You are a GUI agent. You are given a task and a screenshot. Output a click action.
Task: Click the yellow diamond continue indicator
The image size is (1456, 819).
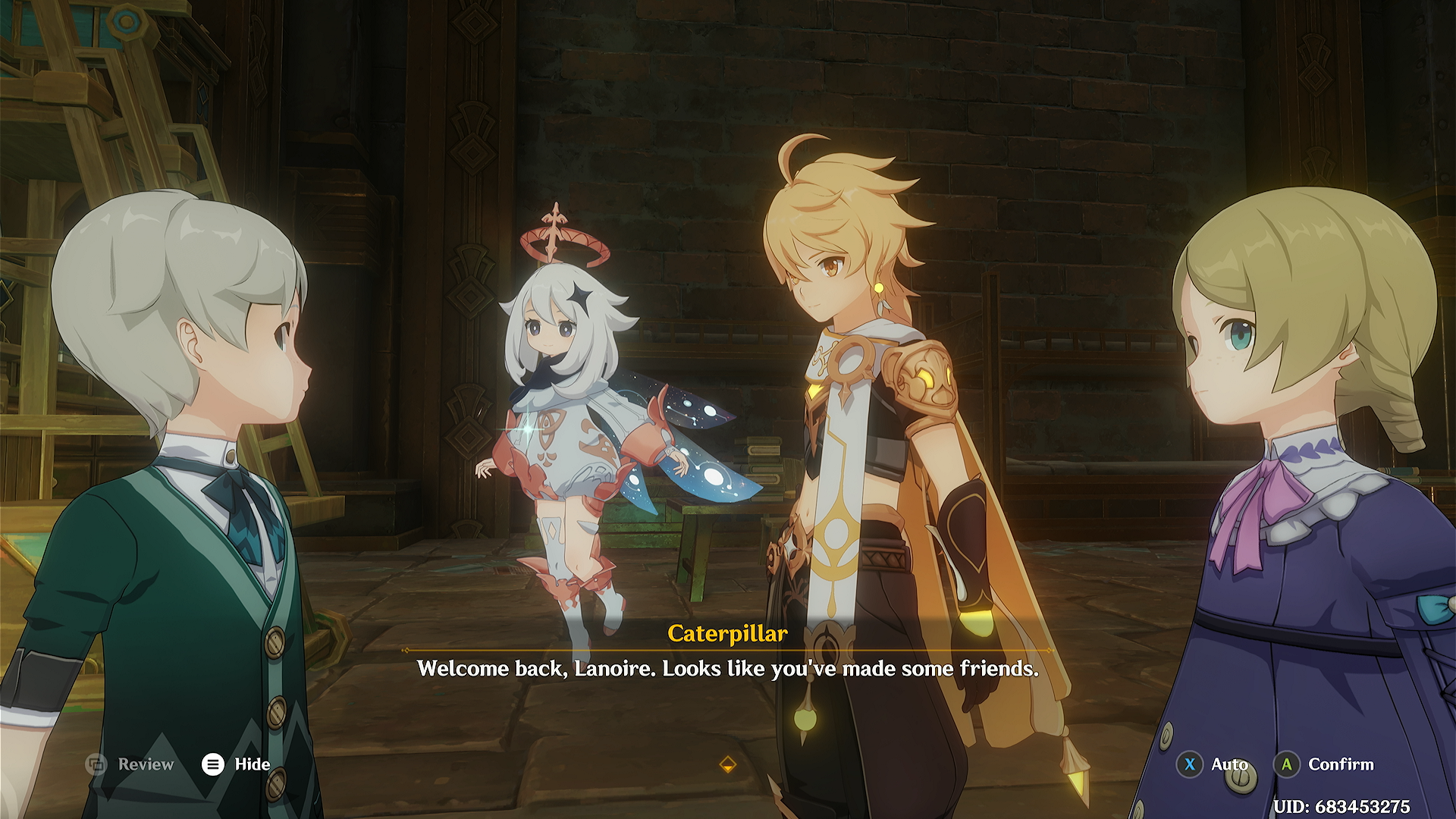[x=727, y=764]
